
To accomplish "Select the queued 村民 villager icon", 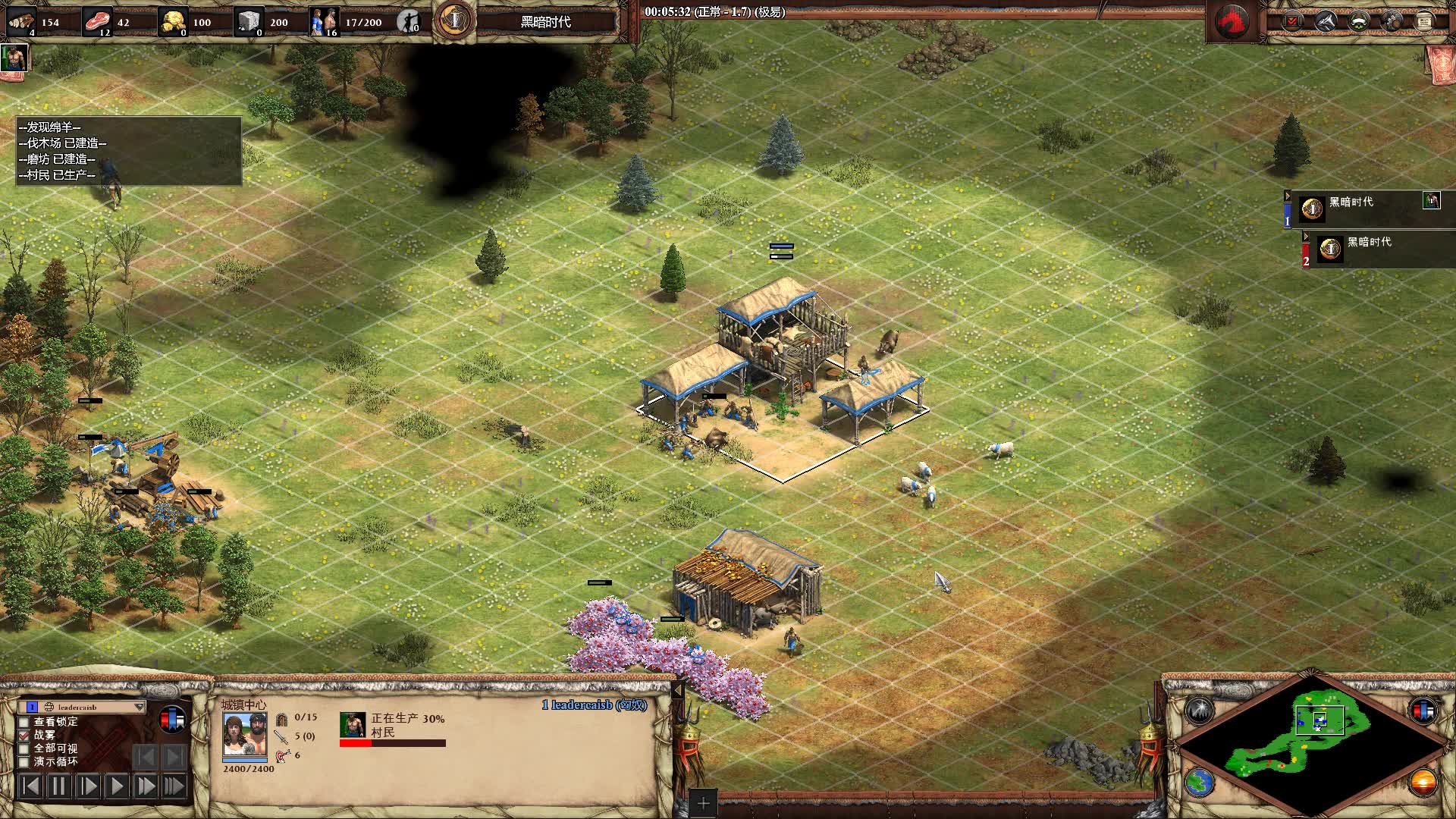I will (x=353, y=725).
